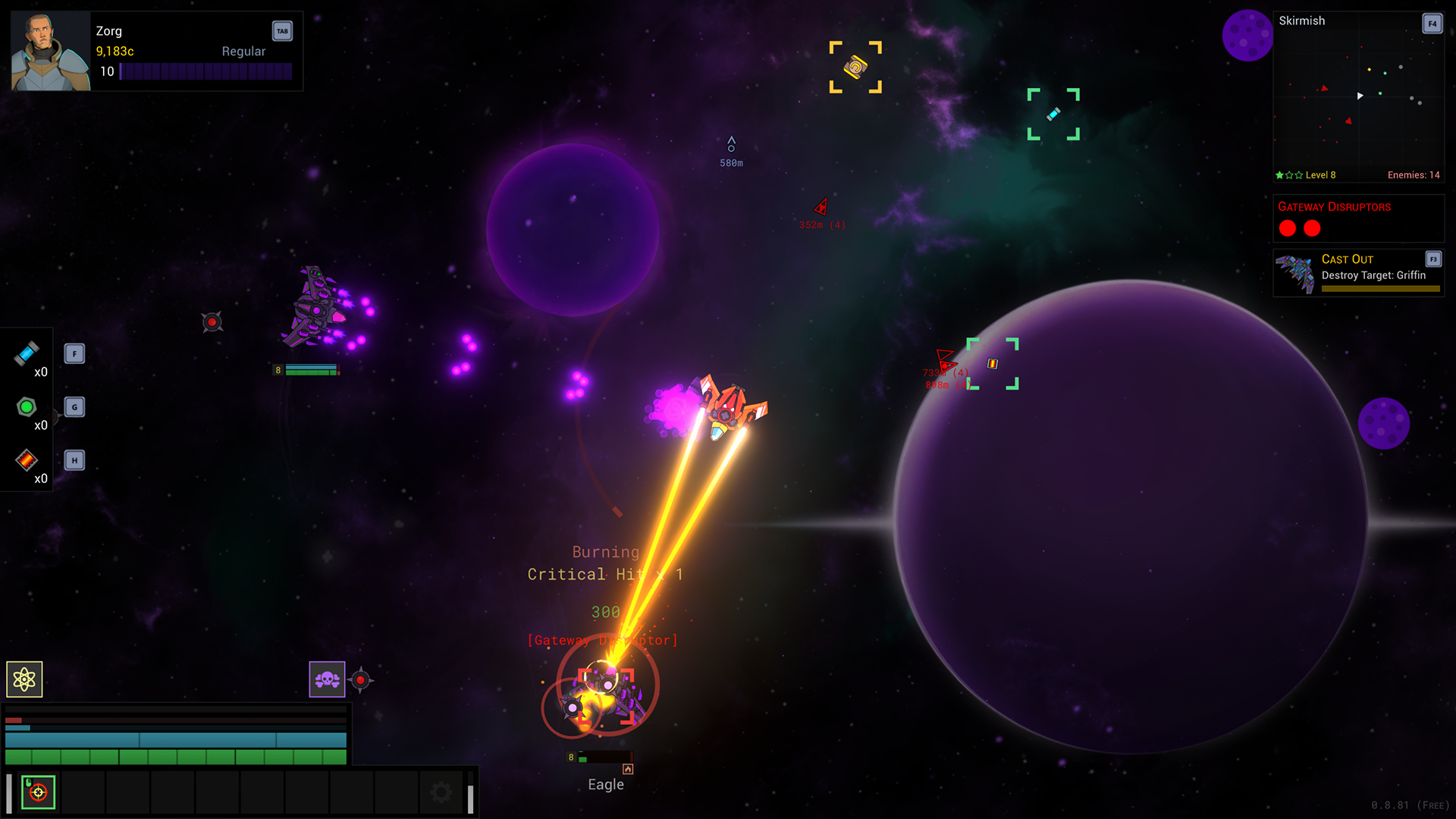Switch to the Skirmish panel
The width and height of the screenshot is (1456, 819).
1302,20
